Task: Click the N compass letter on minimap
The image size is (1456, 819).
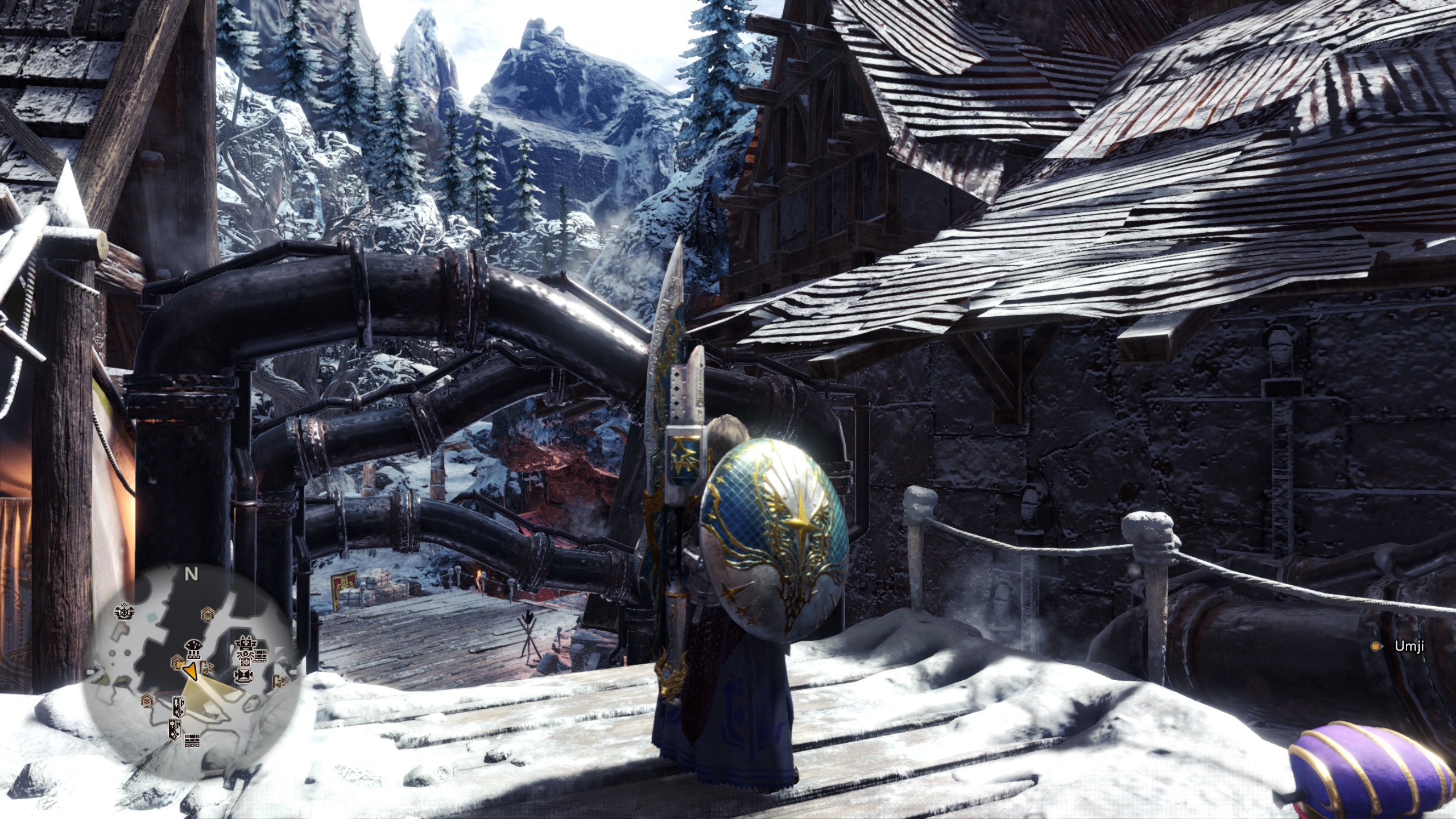Action: [x=191, y=574]
